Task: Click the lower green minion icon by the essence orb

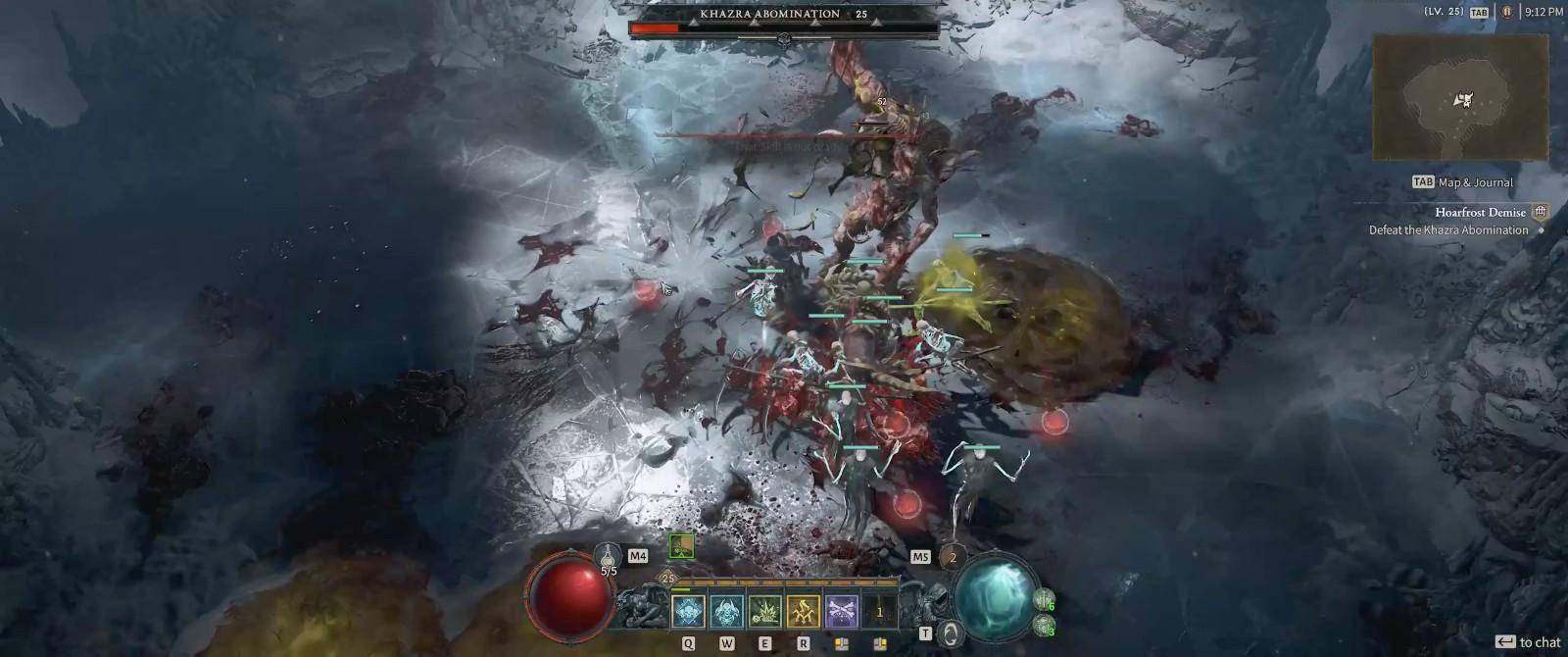Action: tap(1043, 624)
